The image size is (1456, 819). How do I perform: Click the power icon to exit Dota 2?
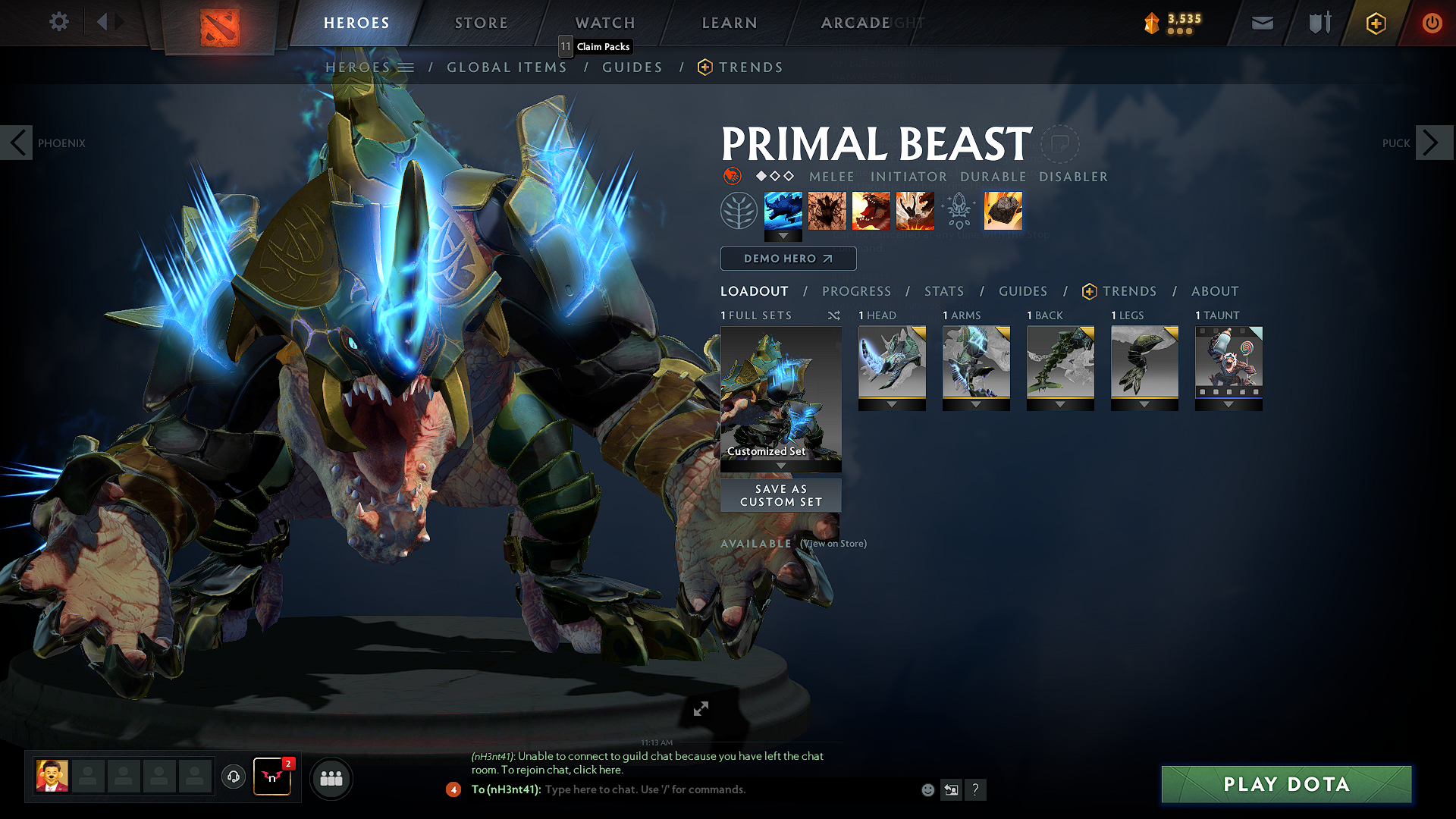[1432, 23]
